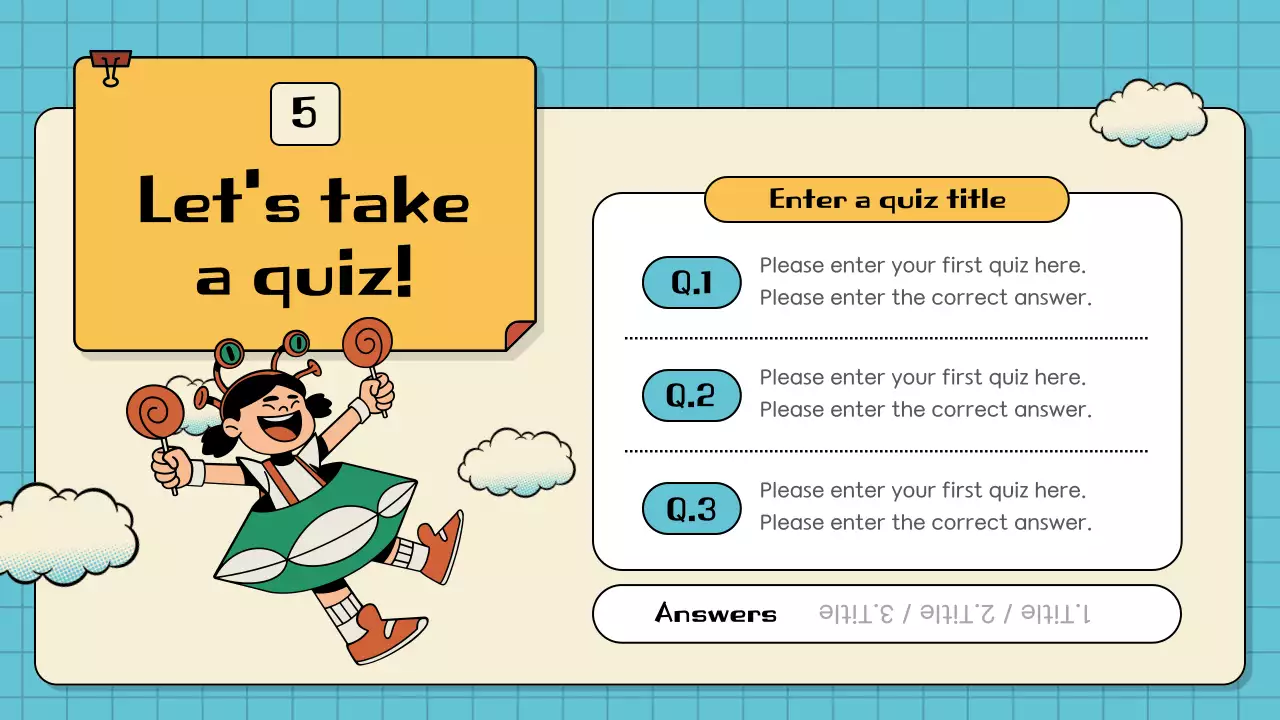Screen dimensions: 1280x720
Task: Open the Answers bar
Action: coord(886,614)
